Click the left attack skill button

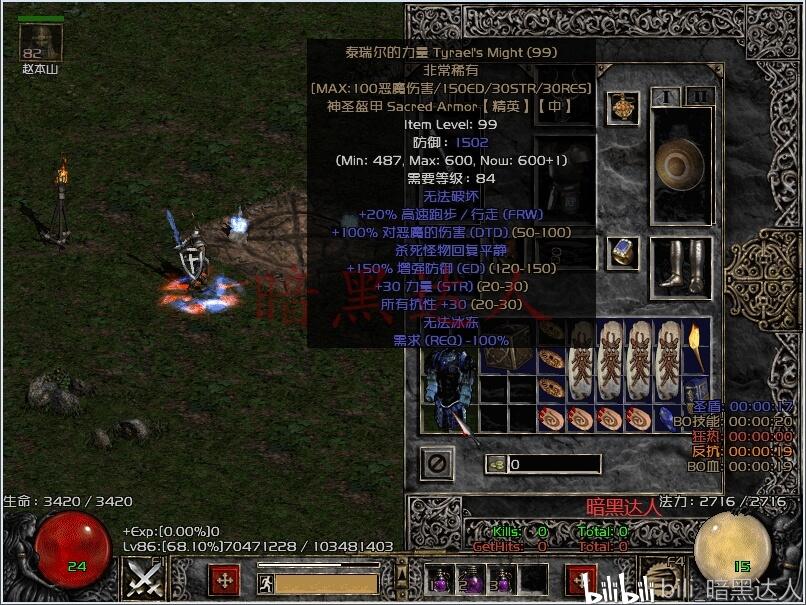pos(143,578)
